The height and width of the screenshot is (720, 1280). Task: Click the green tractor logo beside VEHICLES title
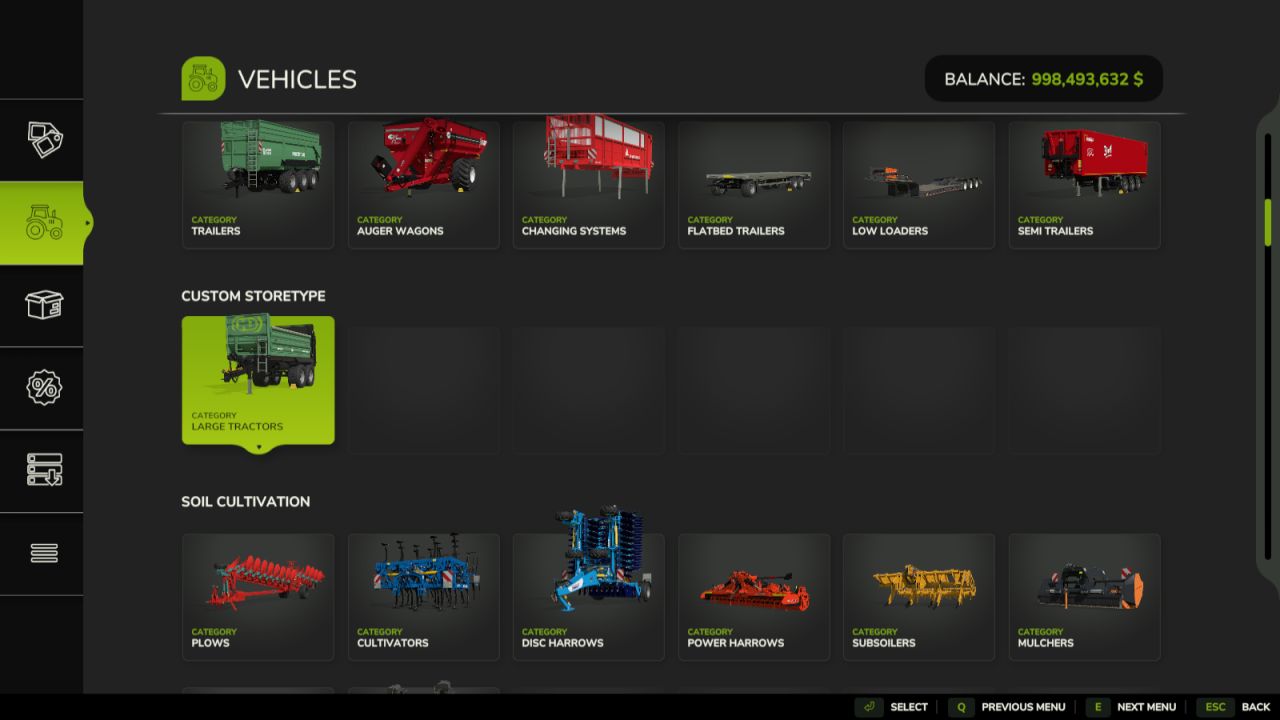(x=203, y=78)
